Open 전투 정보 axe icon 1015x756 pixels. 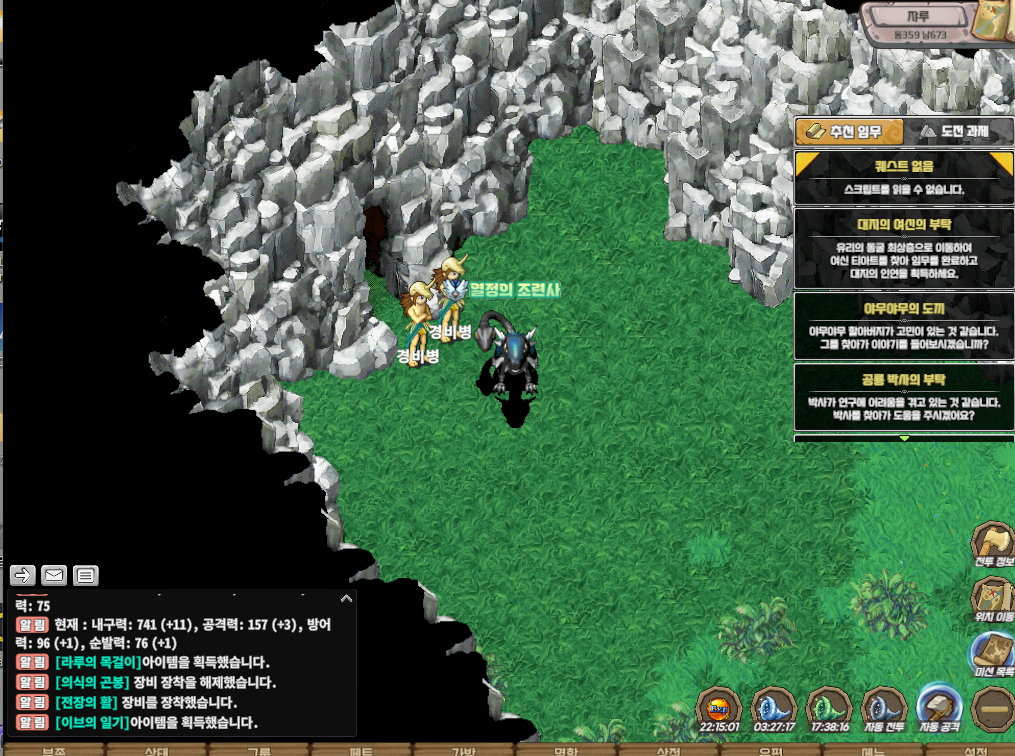[993, 545]
